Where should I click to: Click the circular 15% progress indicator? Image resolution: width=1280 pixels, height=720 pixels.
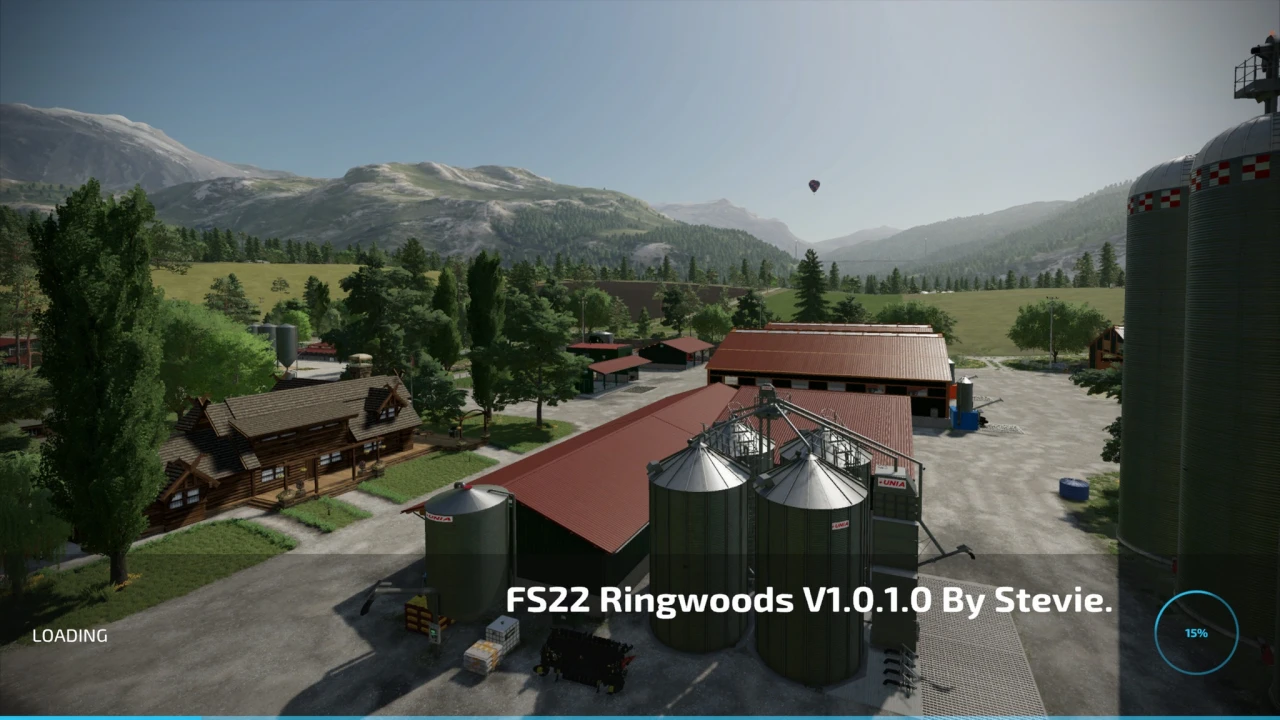coord(1196,633)
